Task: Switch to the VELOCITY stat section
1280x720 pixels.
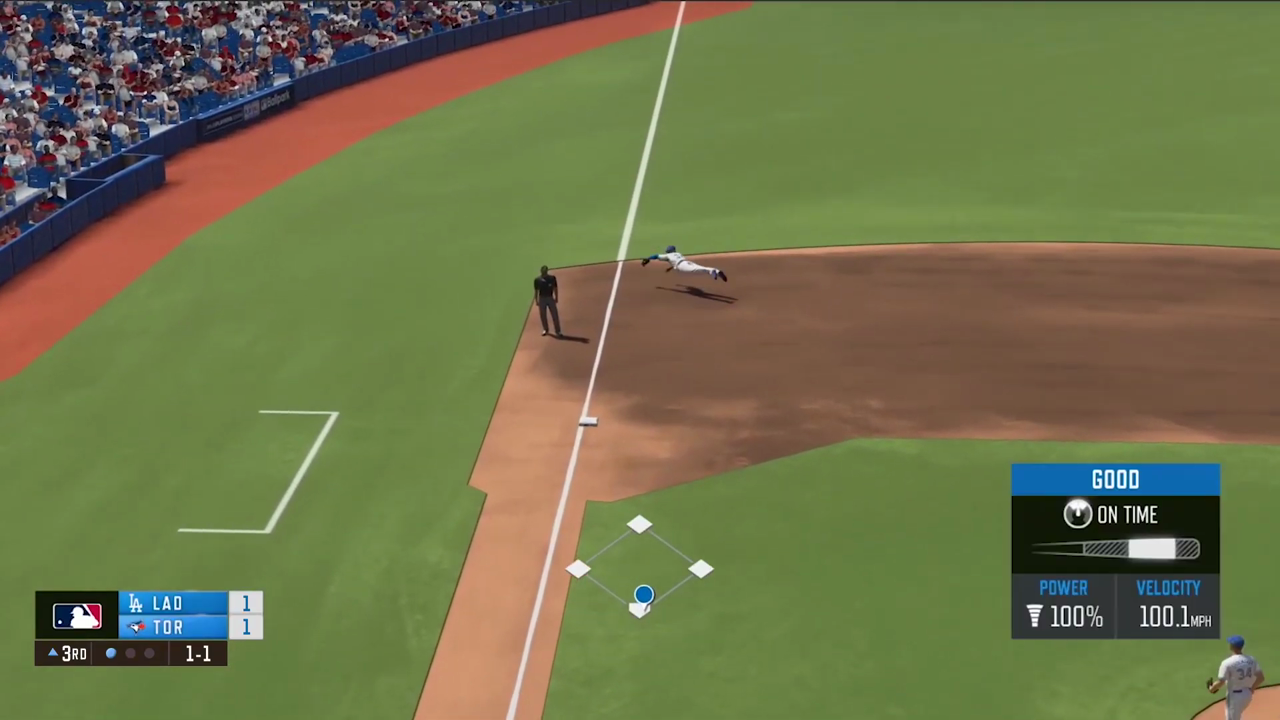Action: (1168, 587)
